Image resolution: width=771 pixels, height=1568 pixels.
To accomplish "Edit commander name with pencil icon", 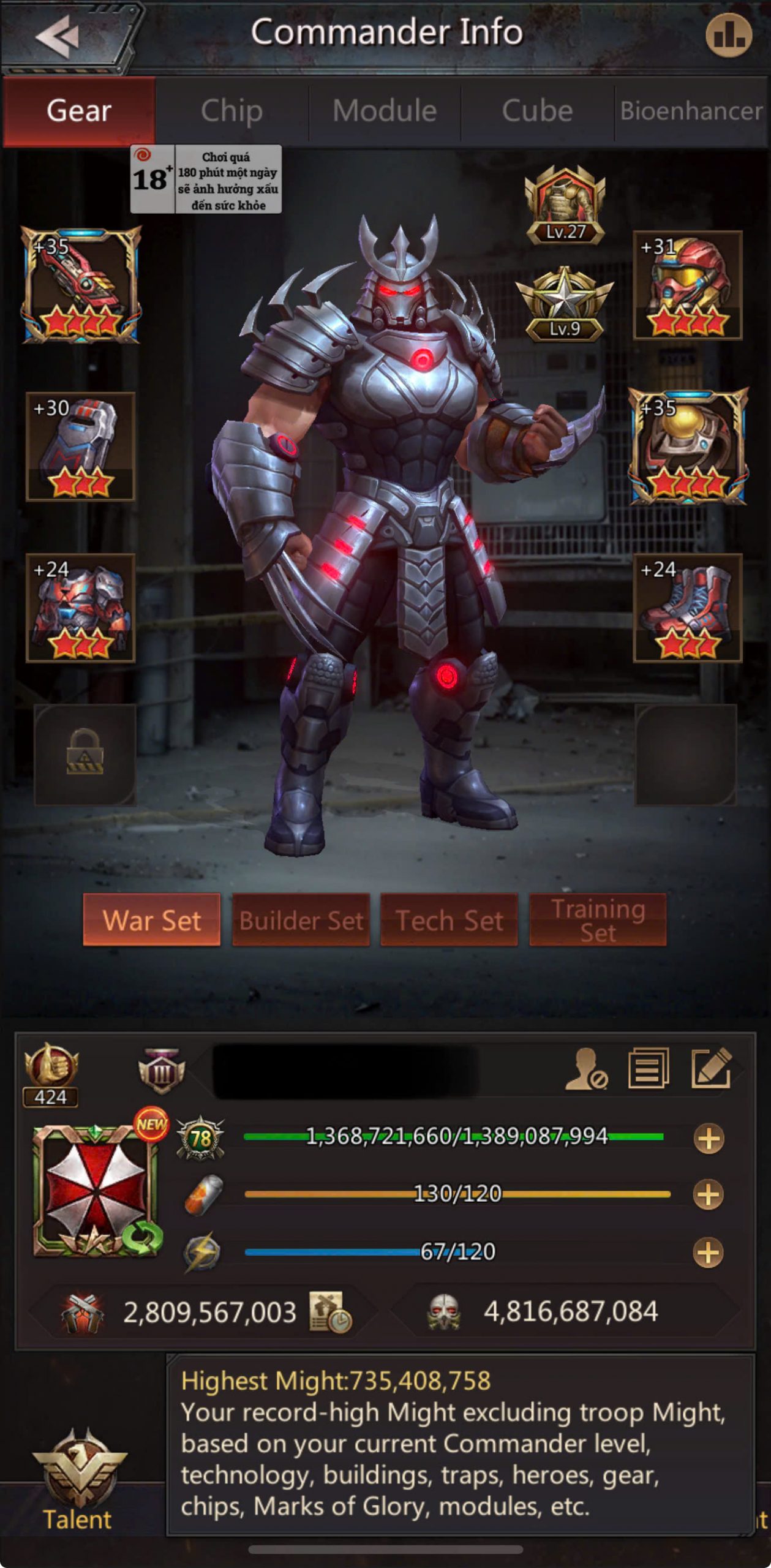I will tap(711, 1069).
